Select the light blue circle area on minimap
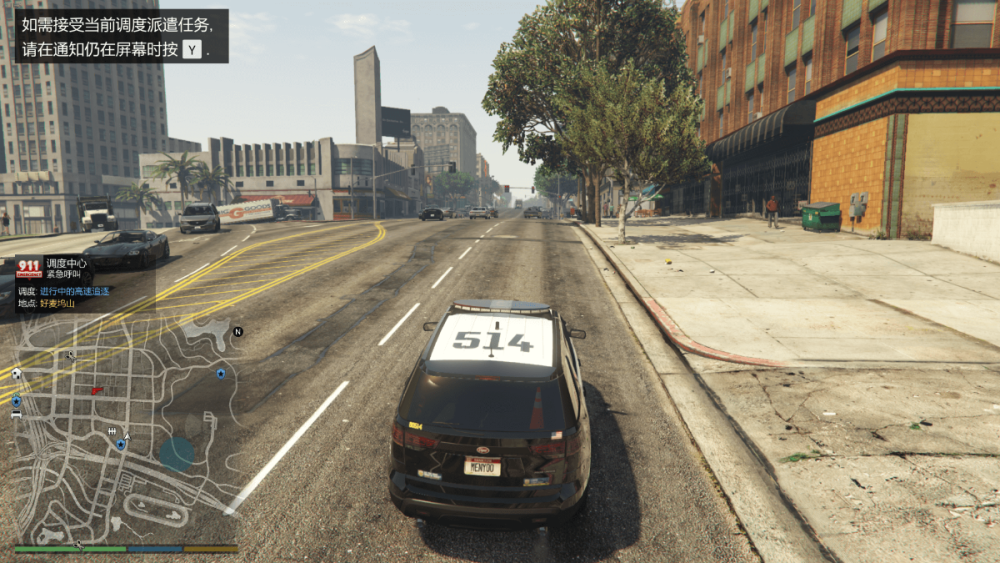Viewport: 1000px width, 563px height. 177,453
